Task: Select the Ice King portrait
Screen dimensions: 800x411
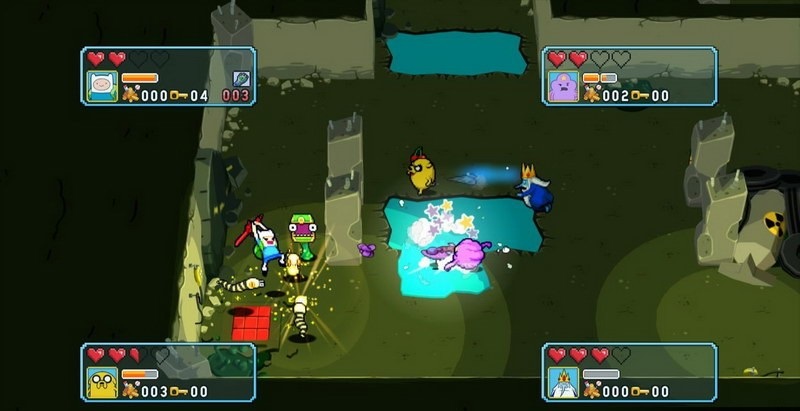Action: click(x=564, y=382)
